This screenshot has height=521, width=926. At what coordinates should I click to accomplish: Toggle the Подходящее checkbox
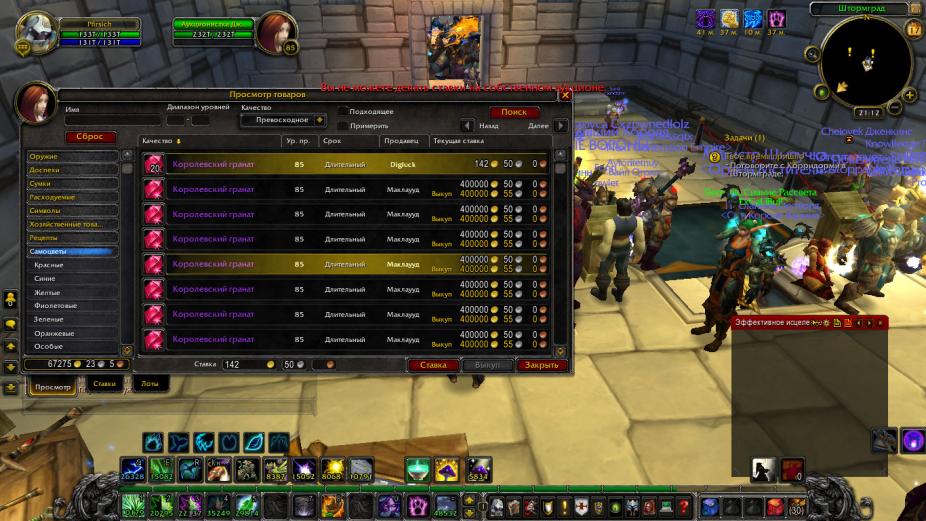coord(343,112)
